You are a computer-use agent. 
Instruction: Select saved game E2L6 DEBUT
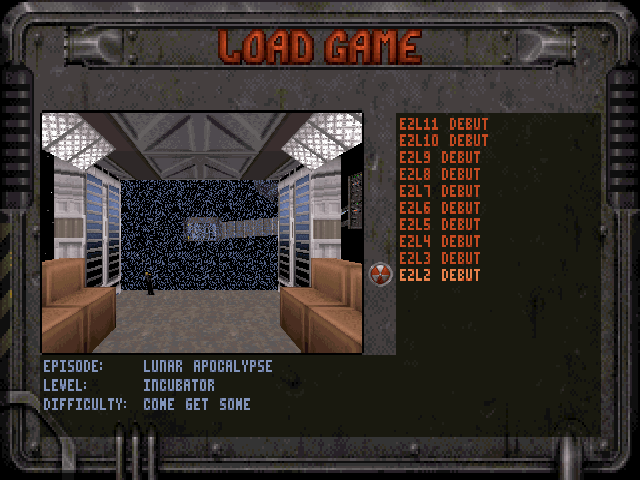tap(439, 208)
